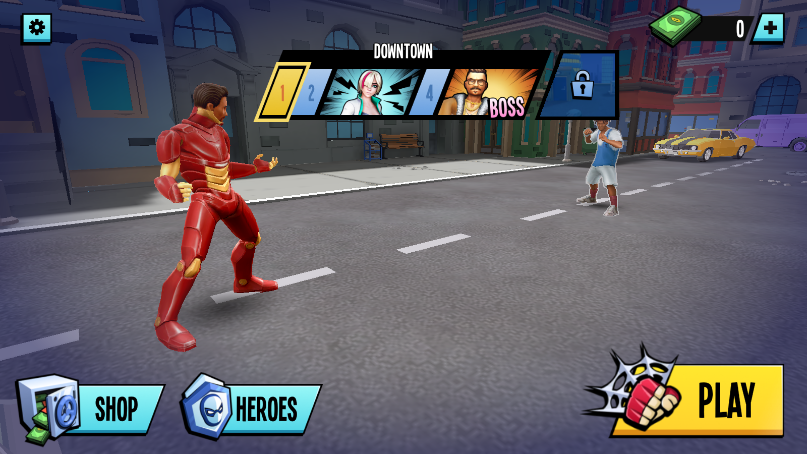
Task: Click the locked next area padlock
Action: click(x=581, y=87)
